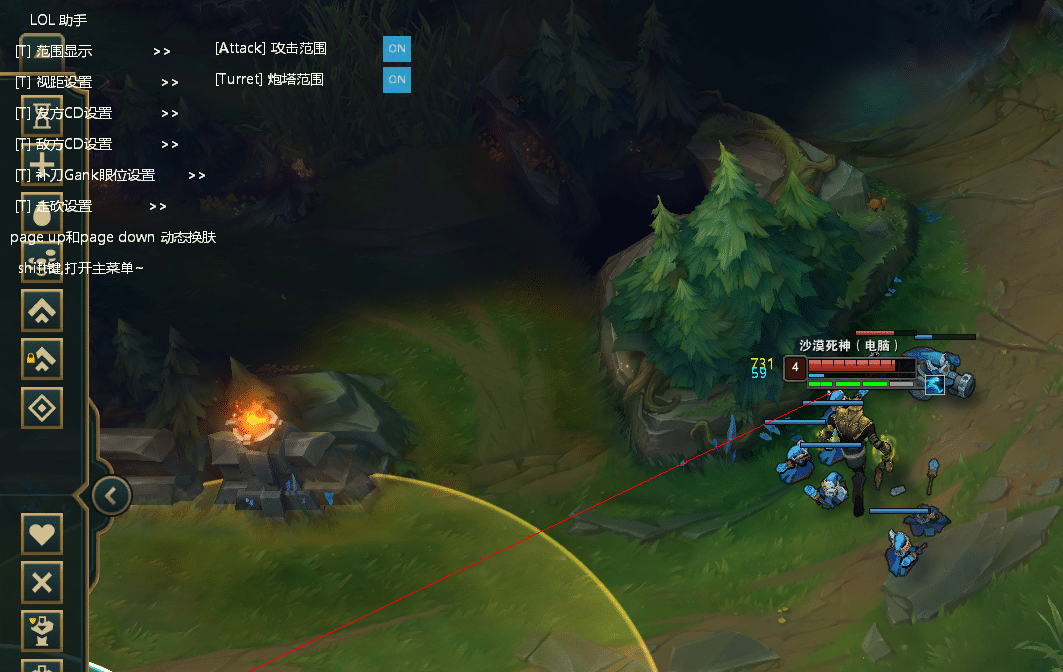Click the heart icon button
The width and height of the screenshot is (1063, 672).
click(42, 533)
